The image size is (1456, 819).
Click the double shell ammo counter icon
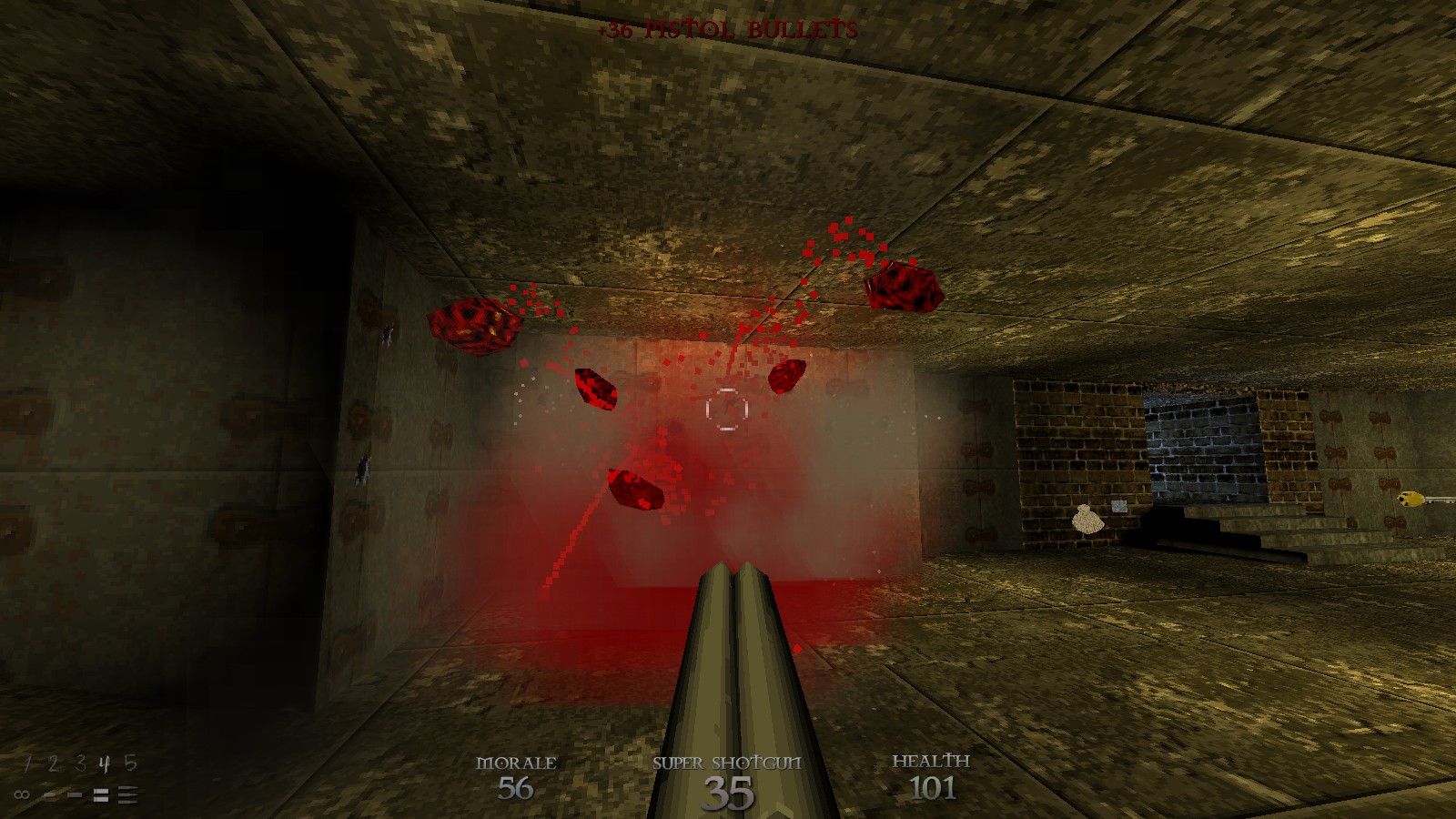click(101, 795)
